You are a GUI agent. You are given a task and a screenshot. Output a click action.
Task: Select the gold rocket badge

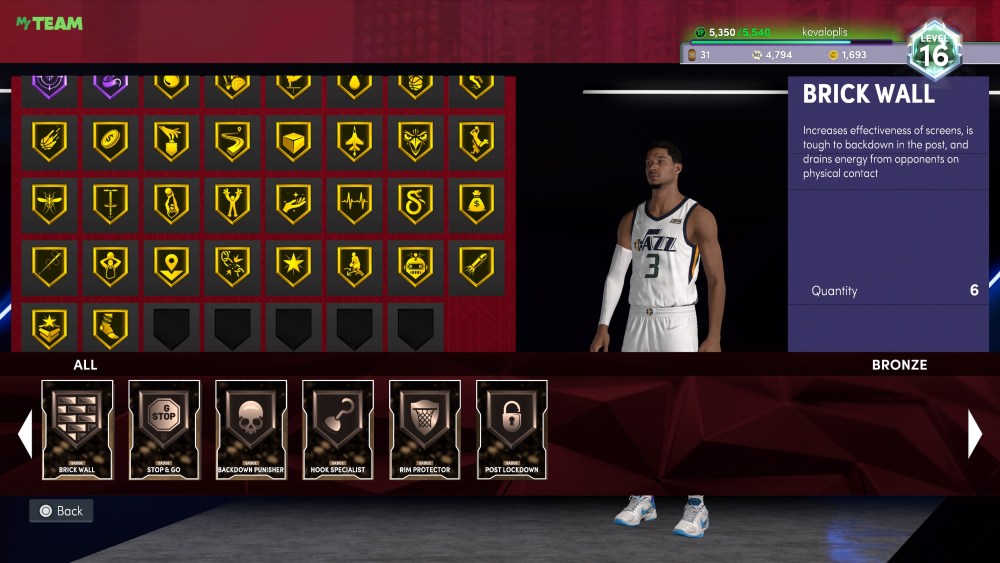(x=476, y=265)
